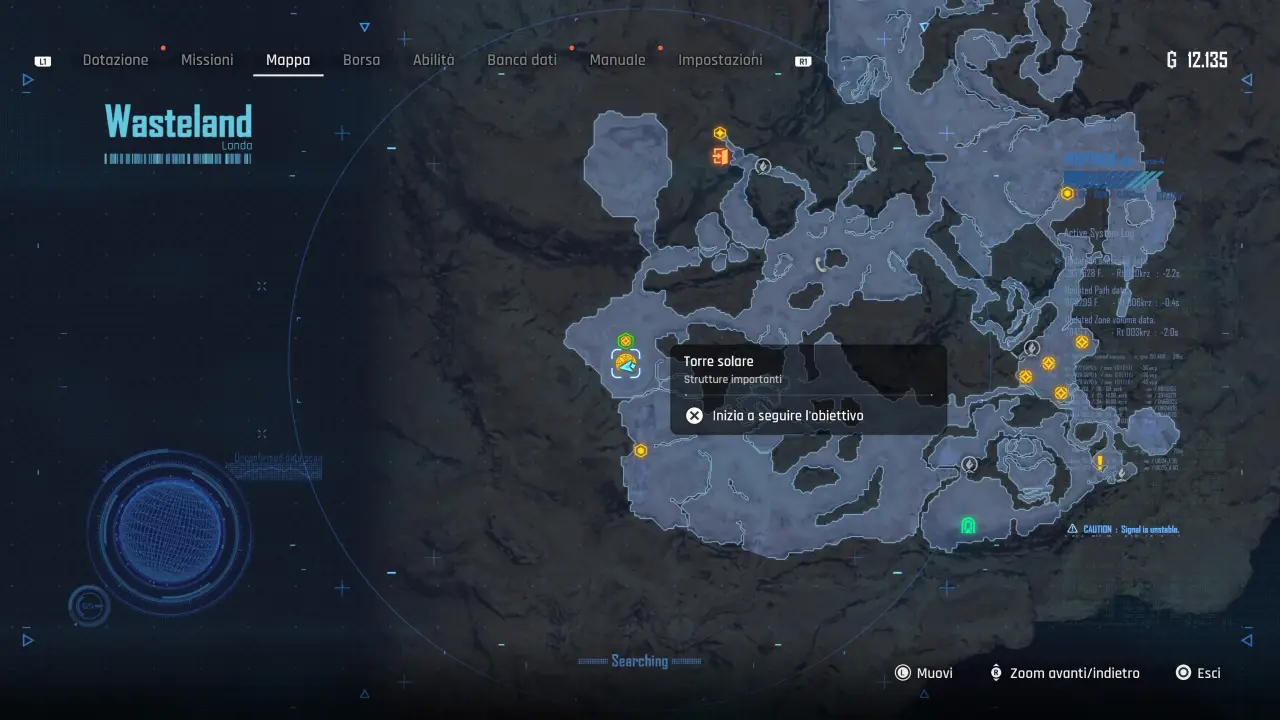1280x720 pixels.
Task: Show the Manuale tab
Action: (x=617, y=60)
